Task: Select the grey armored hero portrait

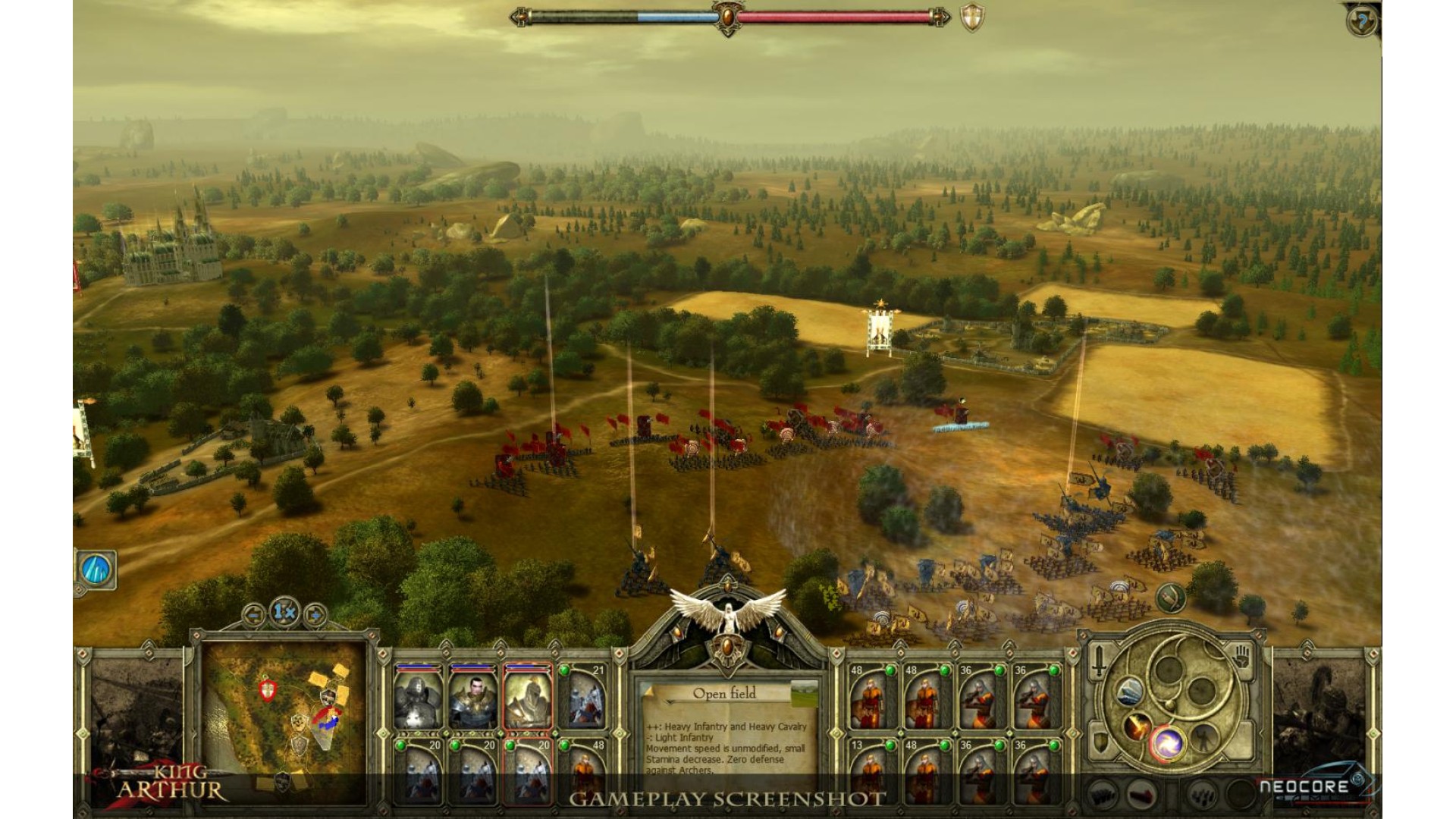Action: point(418,698)
